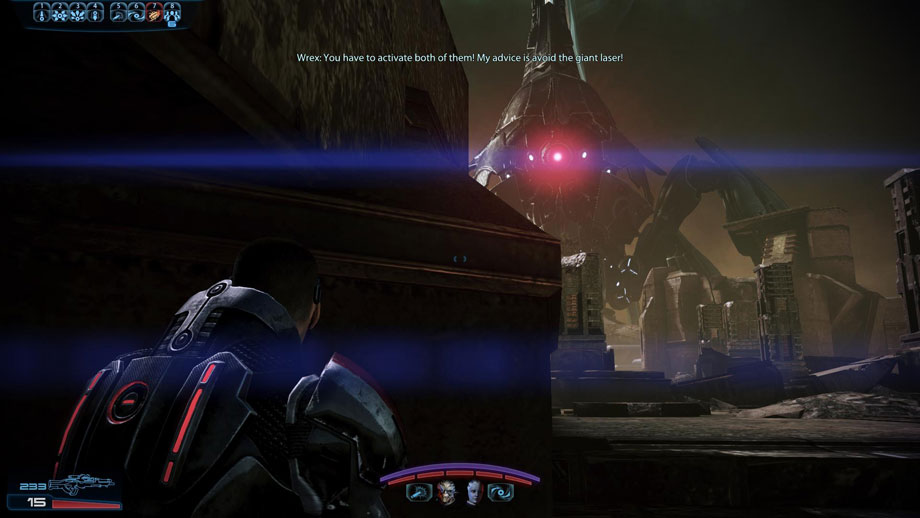Screen dimensions: 920x518
Task: Activate the asari's Singularity swirl power
Action: (502, 491)
